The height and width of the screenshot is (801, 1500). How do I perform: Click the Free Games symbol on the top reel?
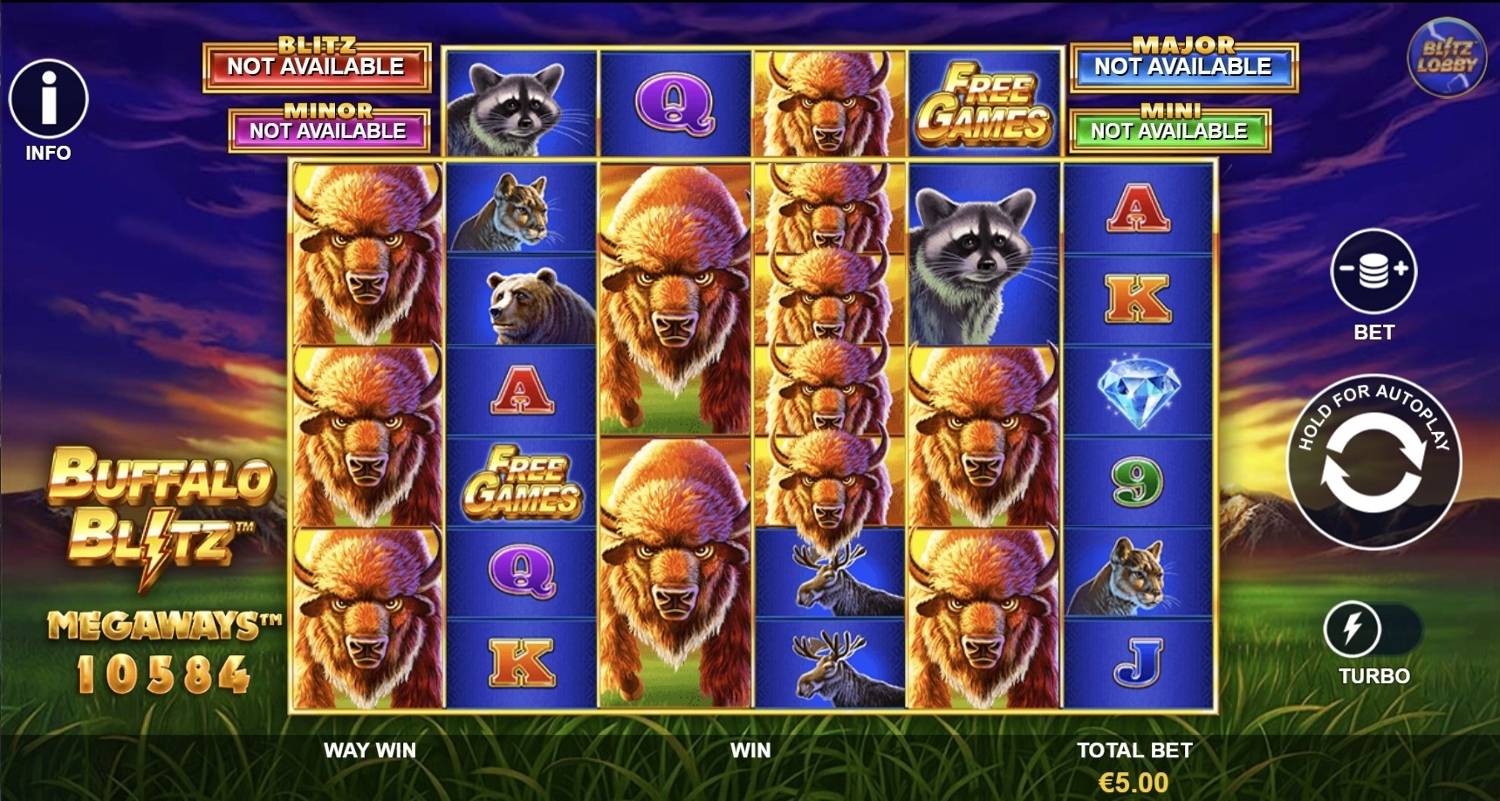985,100
